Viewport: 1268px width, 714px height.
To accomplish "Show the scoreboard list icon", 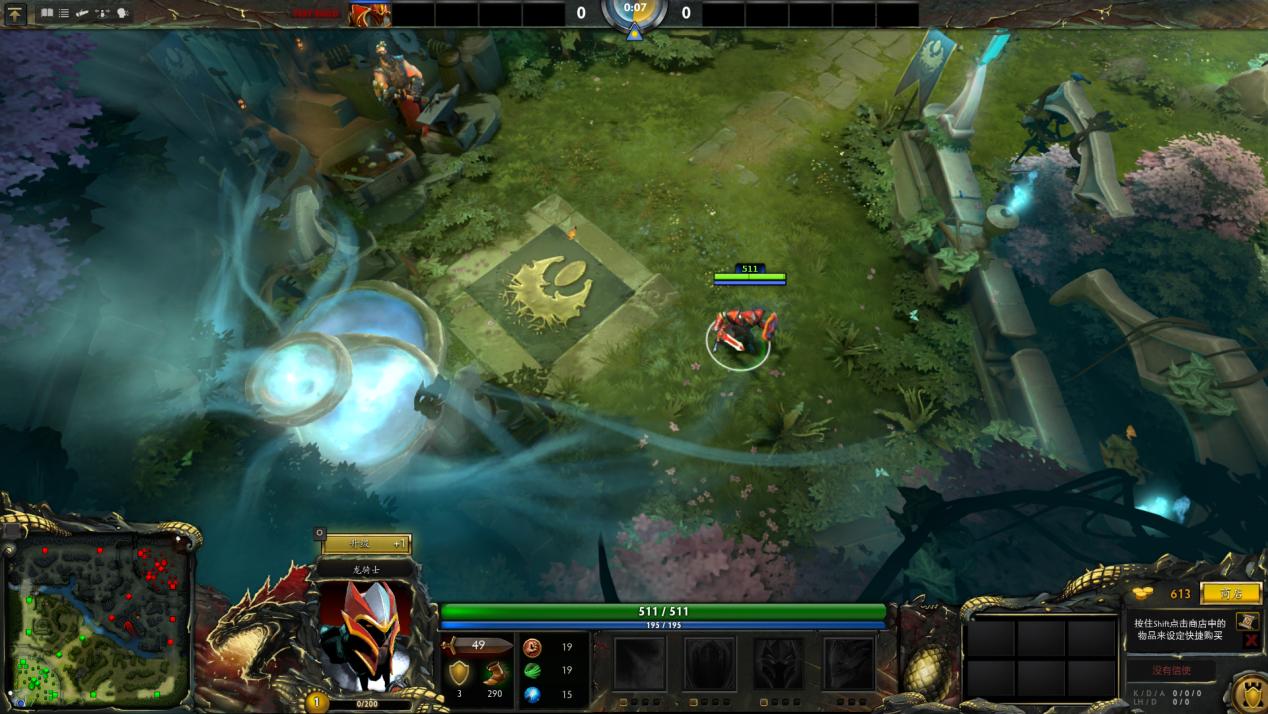I will [x=64, y=14].
